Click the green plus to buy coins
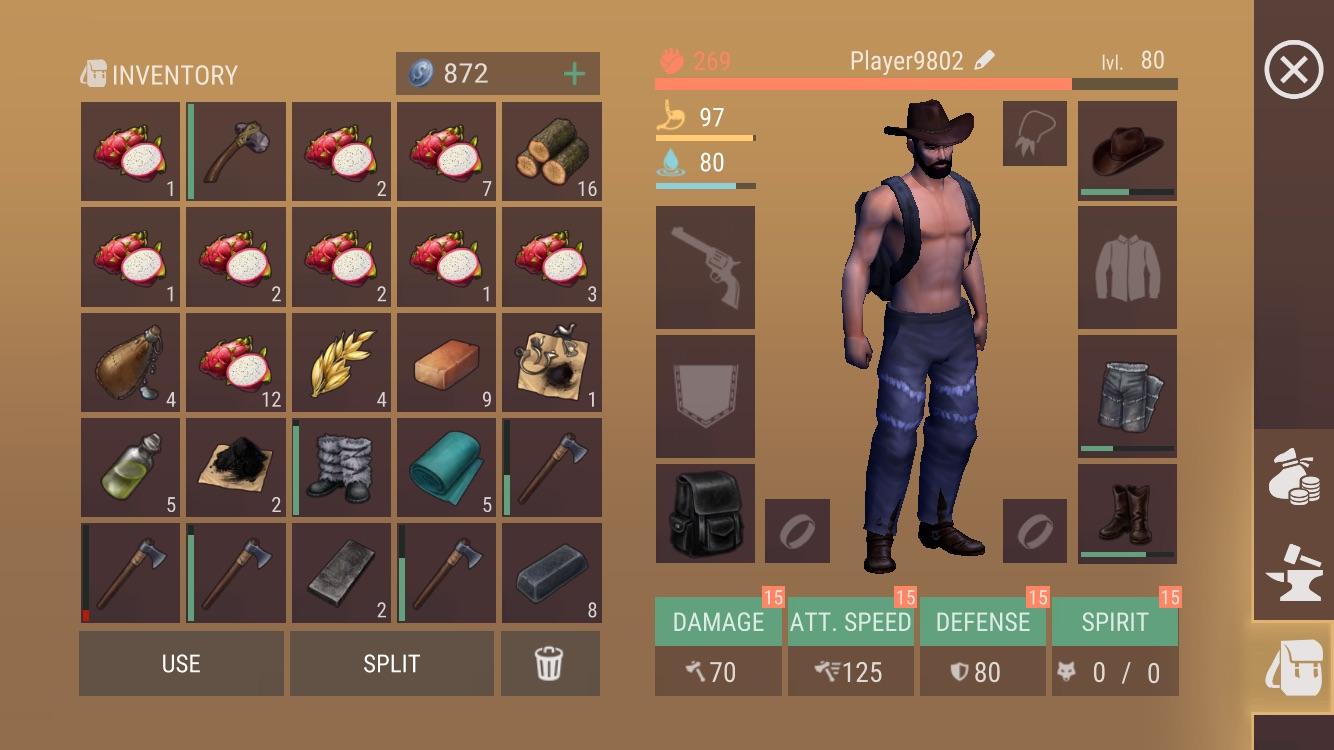Image resolution: width=1334 pixels, height=750 pixels. (573, 73)
